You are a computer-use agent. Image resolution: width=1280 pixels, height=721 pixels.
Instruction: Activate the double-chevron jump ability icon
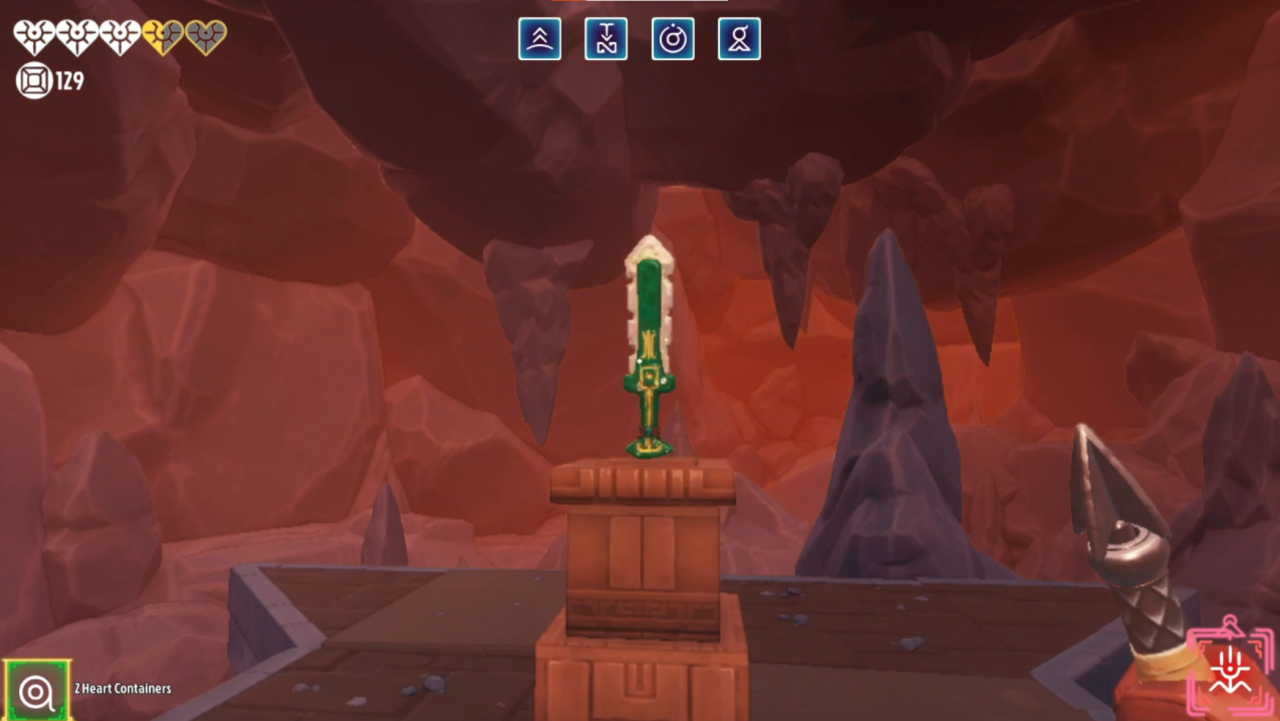[539, 39]
